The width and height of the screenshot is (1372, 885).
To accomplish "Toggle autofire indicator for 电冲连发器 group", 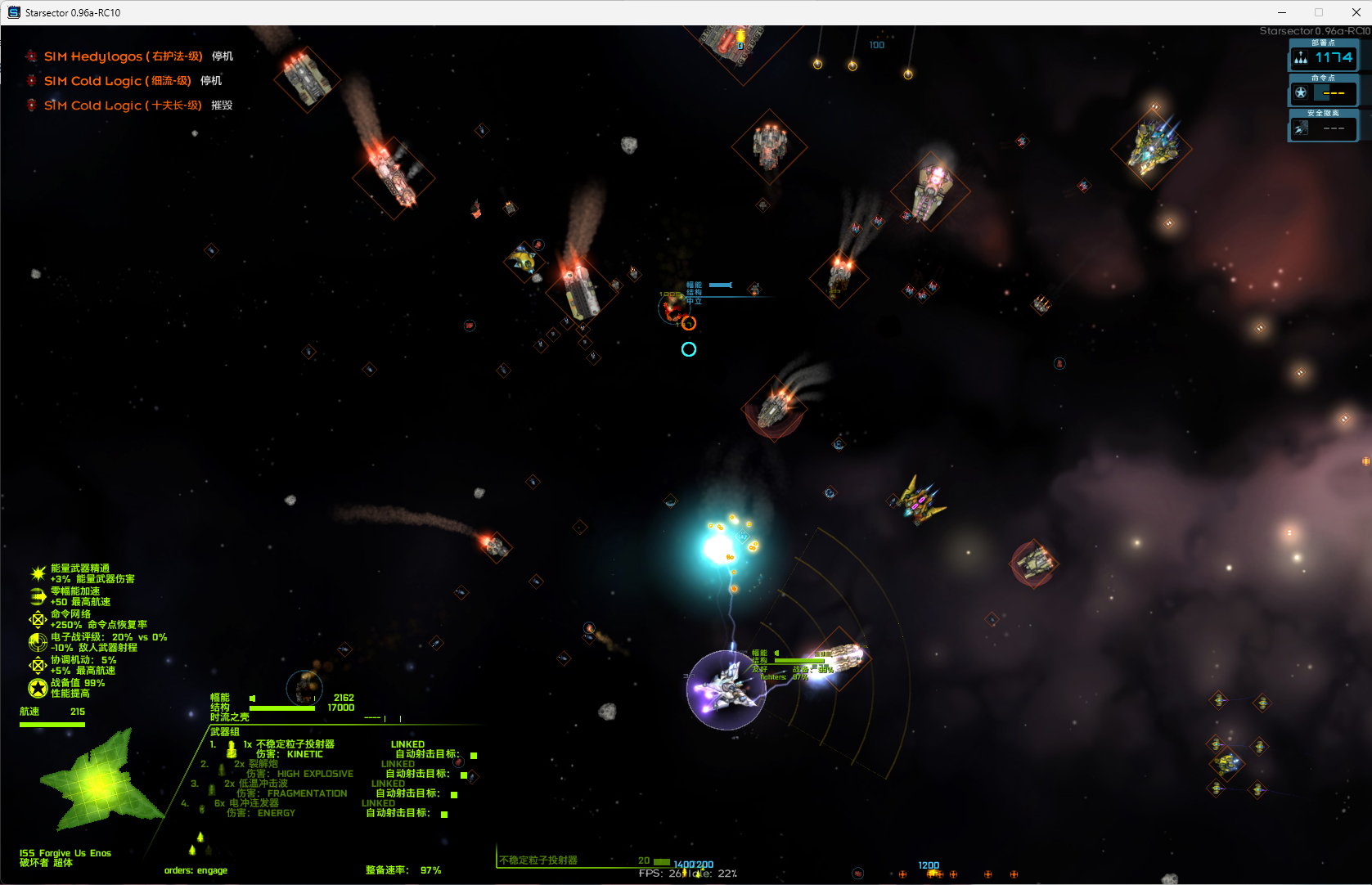I will pos(444,814).
